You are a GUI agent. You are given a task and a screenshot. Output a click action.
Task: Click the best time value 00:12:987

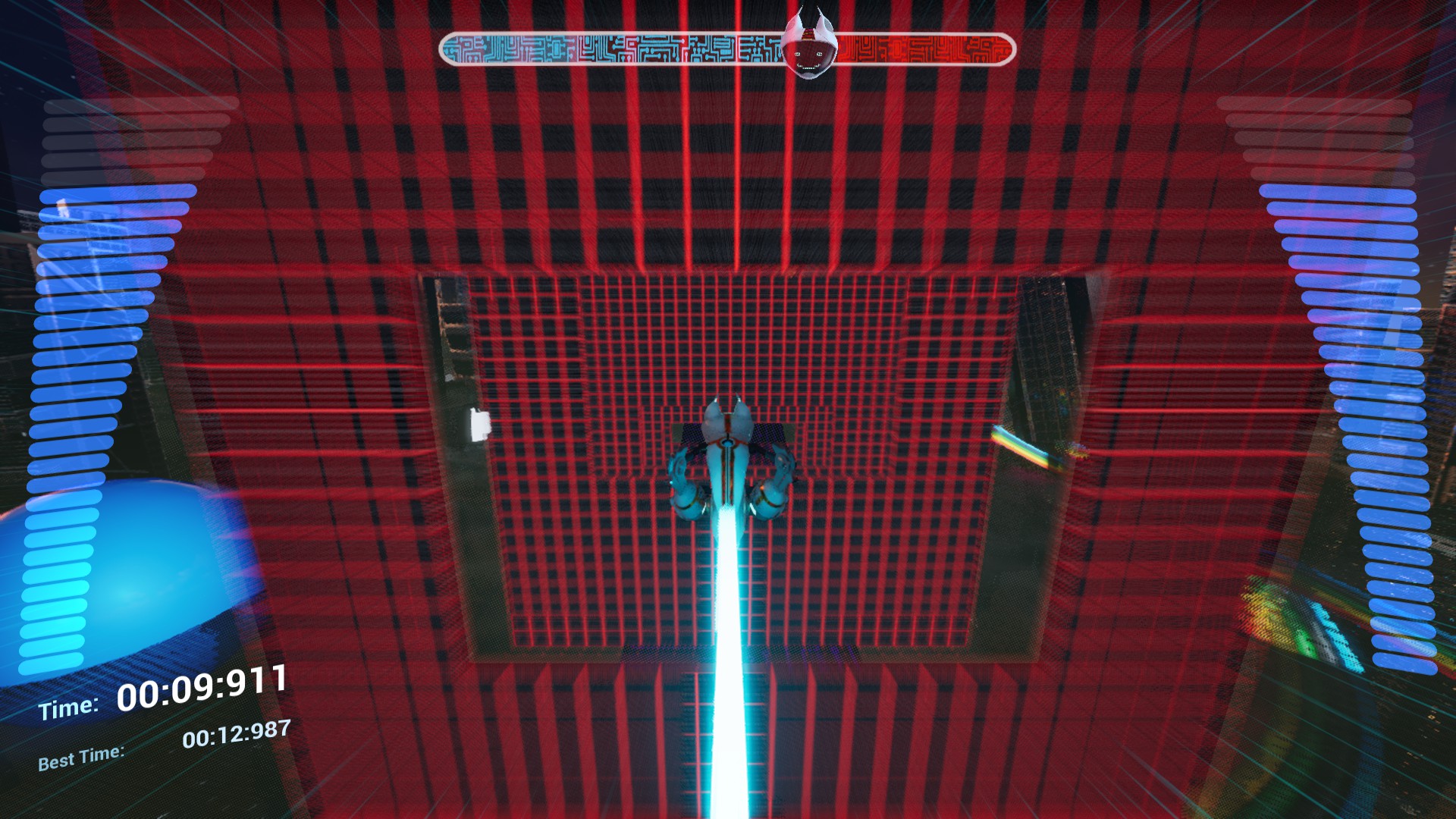pos(237,733)
